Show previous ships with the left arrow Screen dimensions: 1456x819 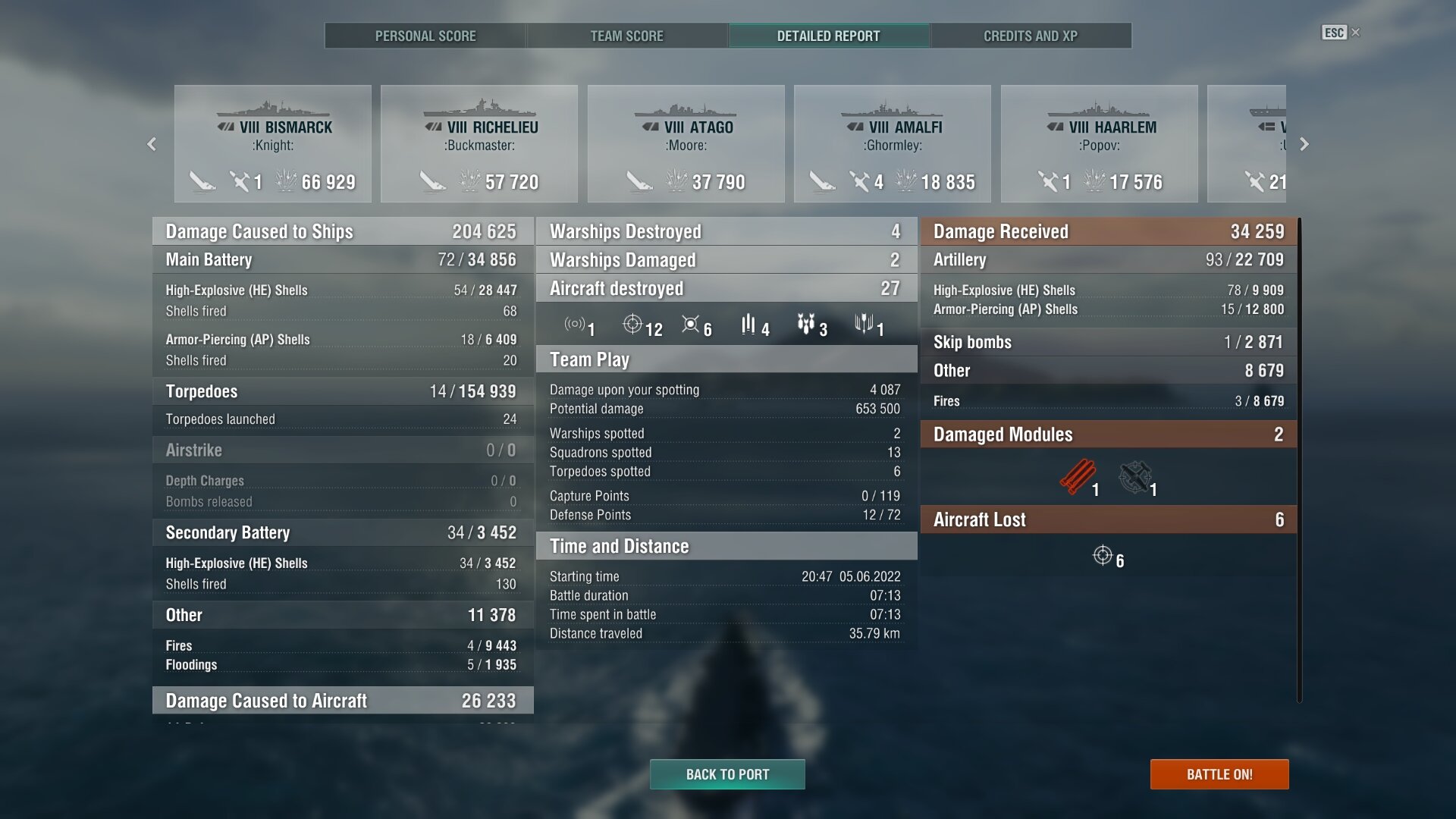coord(152,144)
